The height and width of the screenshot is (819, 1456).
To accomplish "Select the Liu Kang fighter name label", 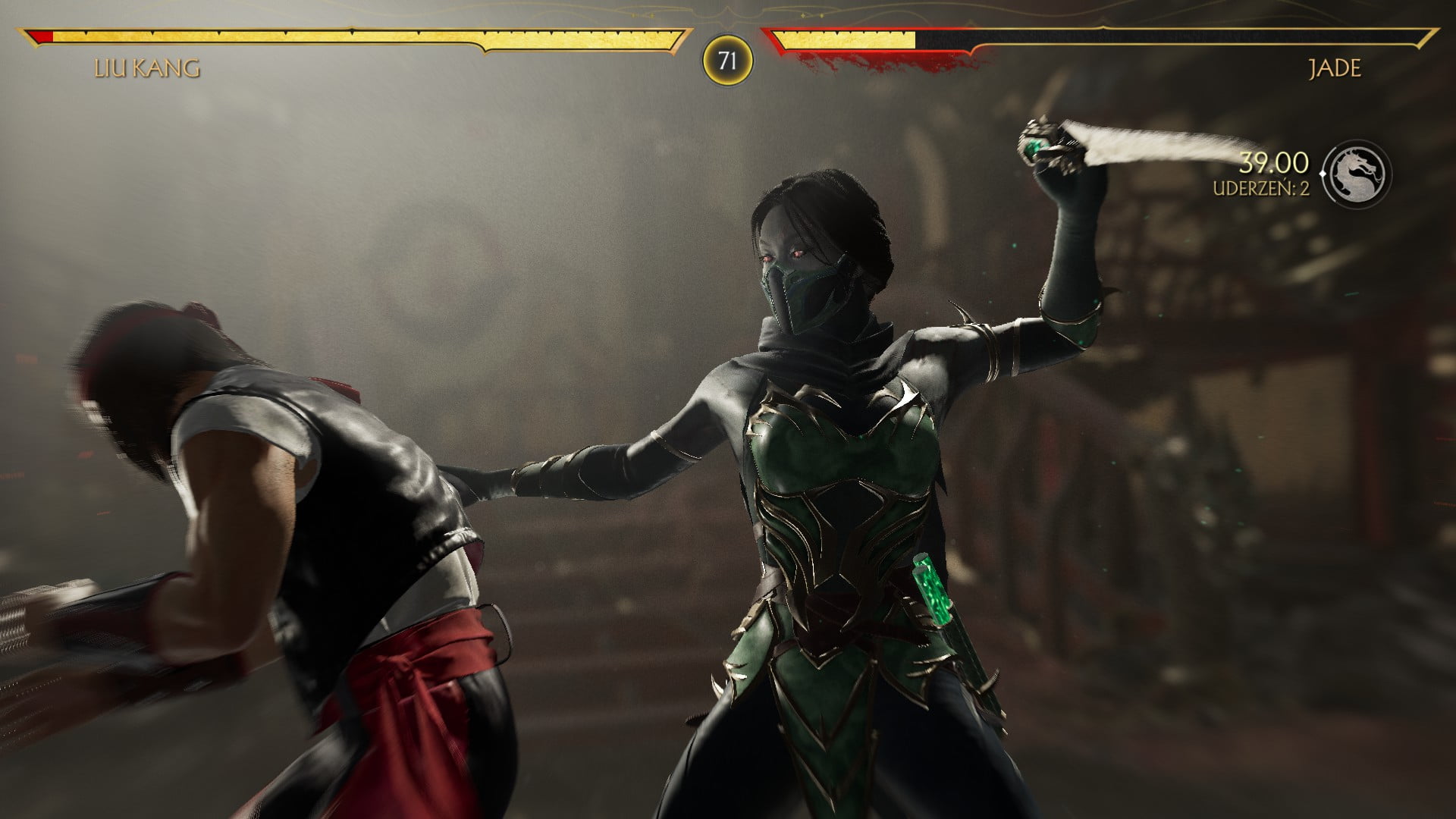I will [147, 69].
